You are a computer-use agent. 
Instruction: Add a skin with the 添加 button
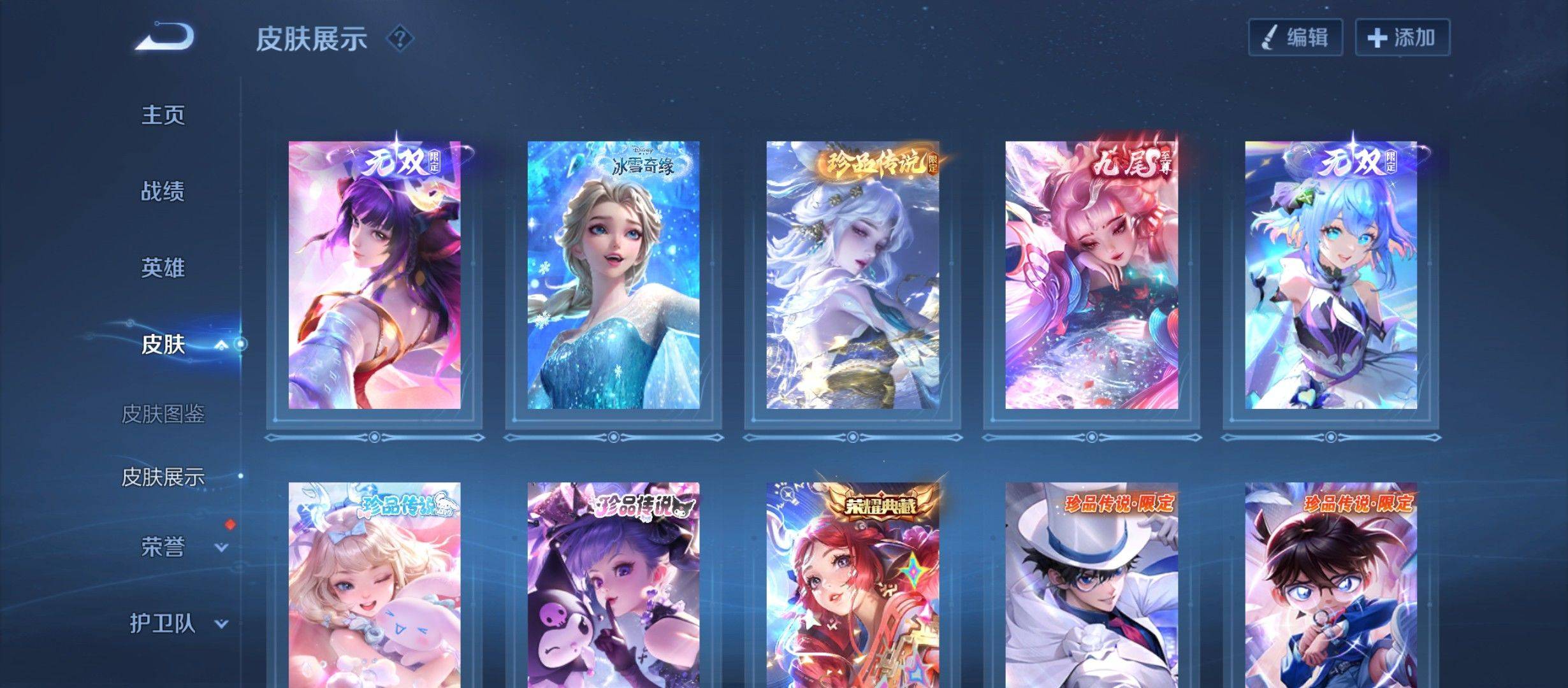click(1402, 38)
